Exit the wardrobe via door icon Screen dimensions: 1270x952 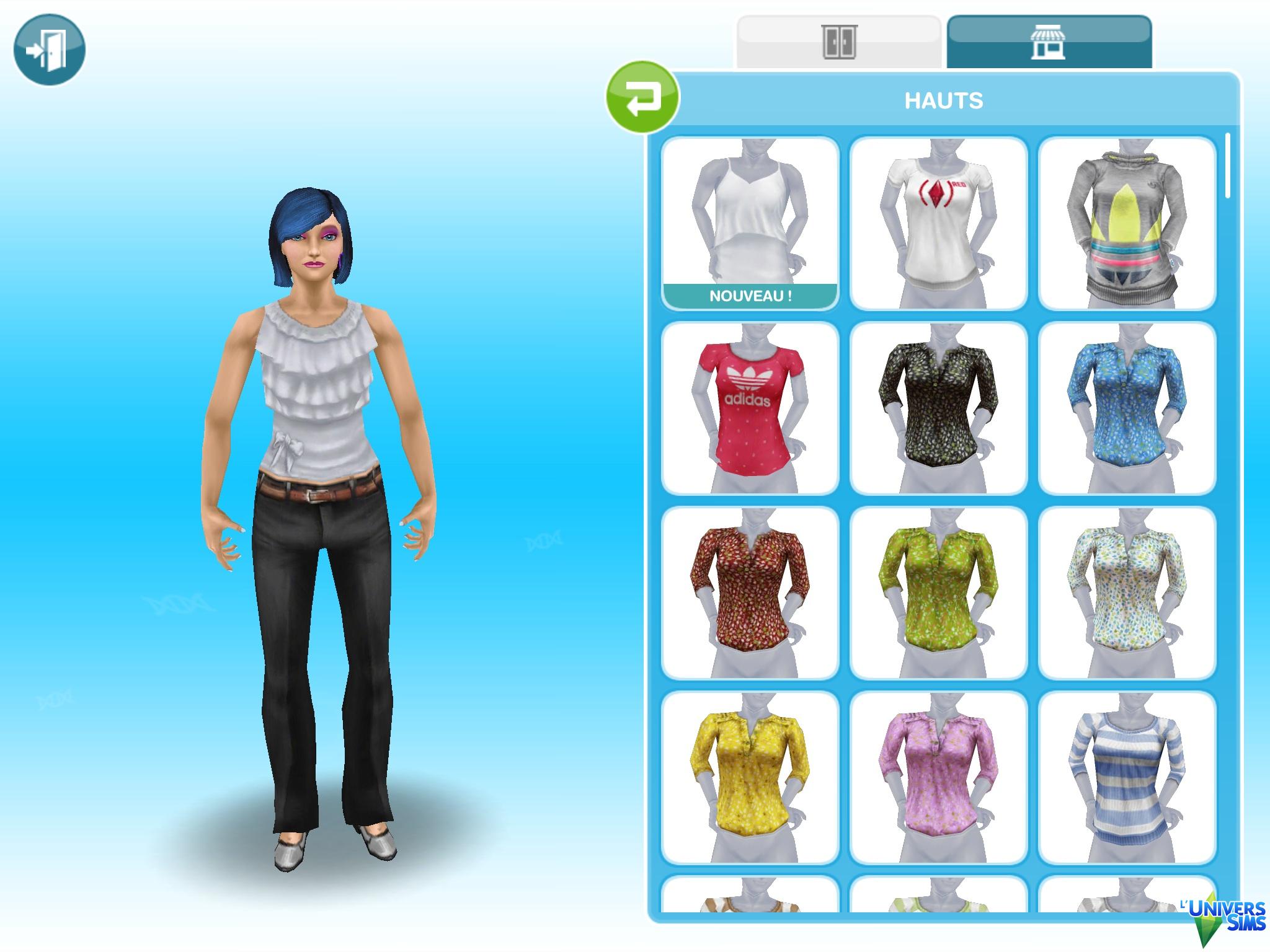click(49, 50)
